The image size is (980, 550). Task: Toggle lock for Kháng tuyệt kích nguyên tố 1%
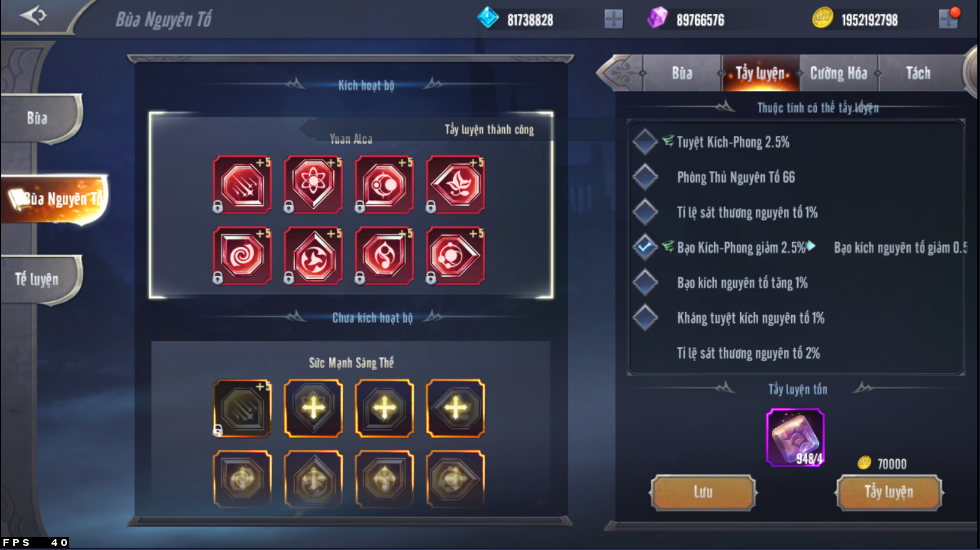pos(646,318)
